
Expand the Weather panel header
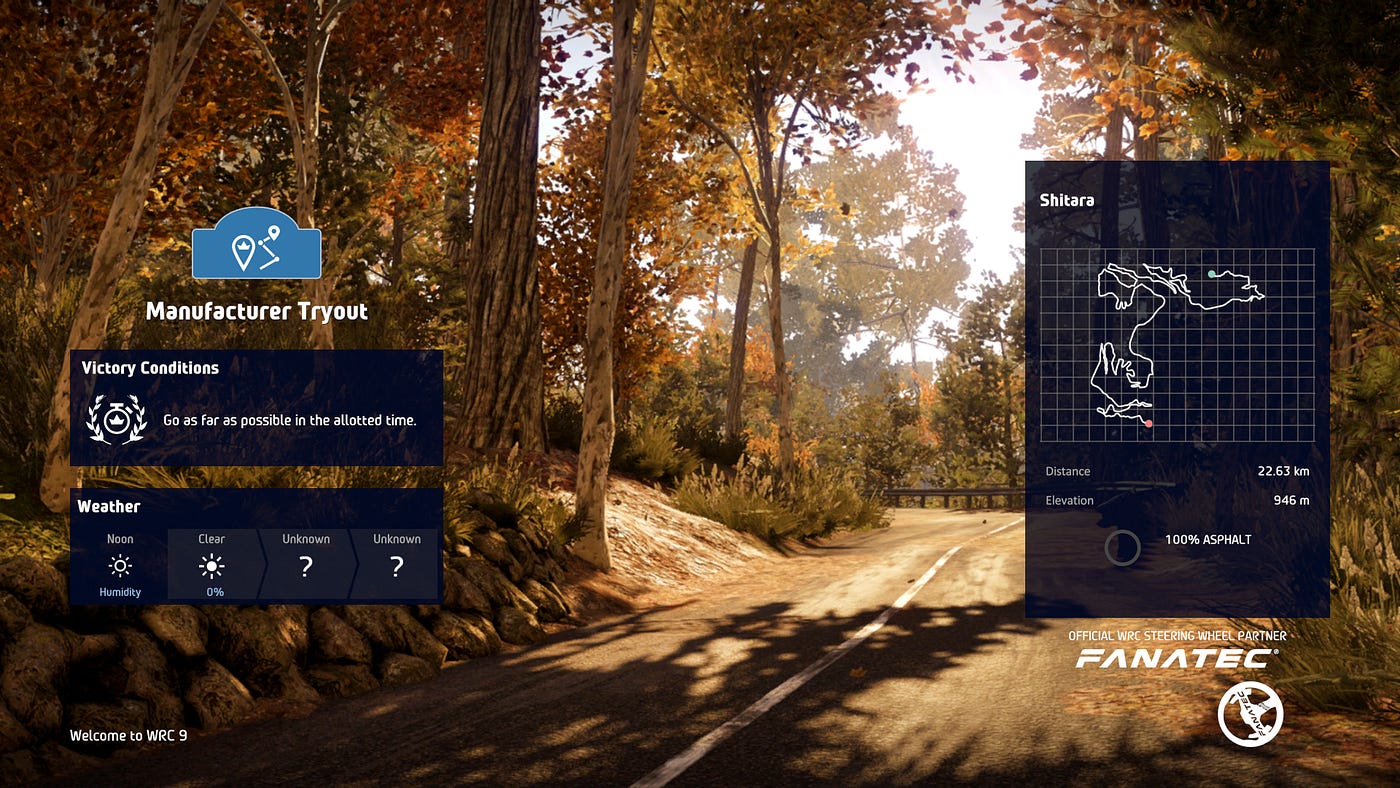[109, 507]
